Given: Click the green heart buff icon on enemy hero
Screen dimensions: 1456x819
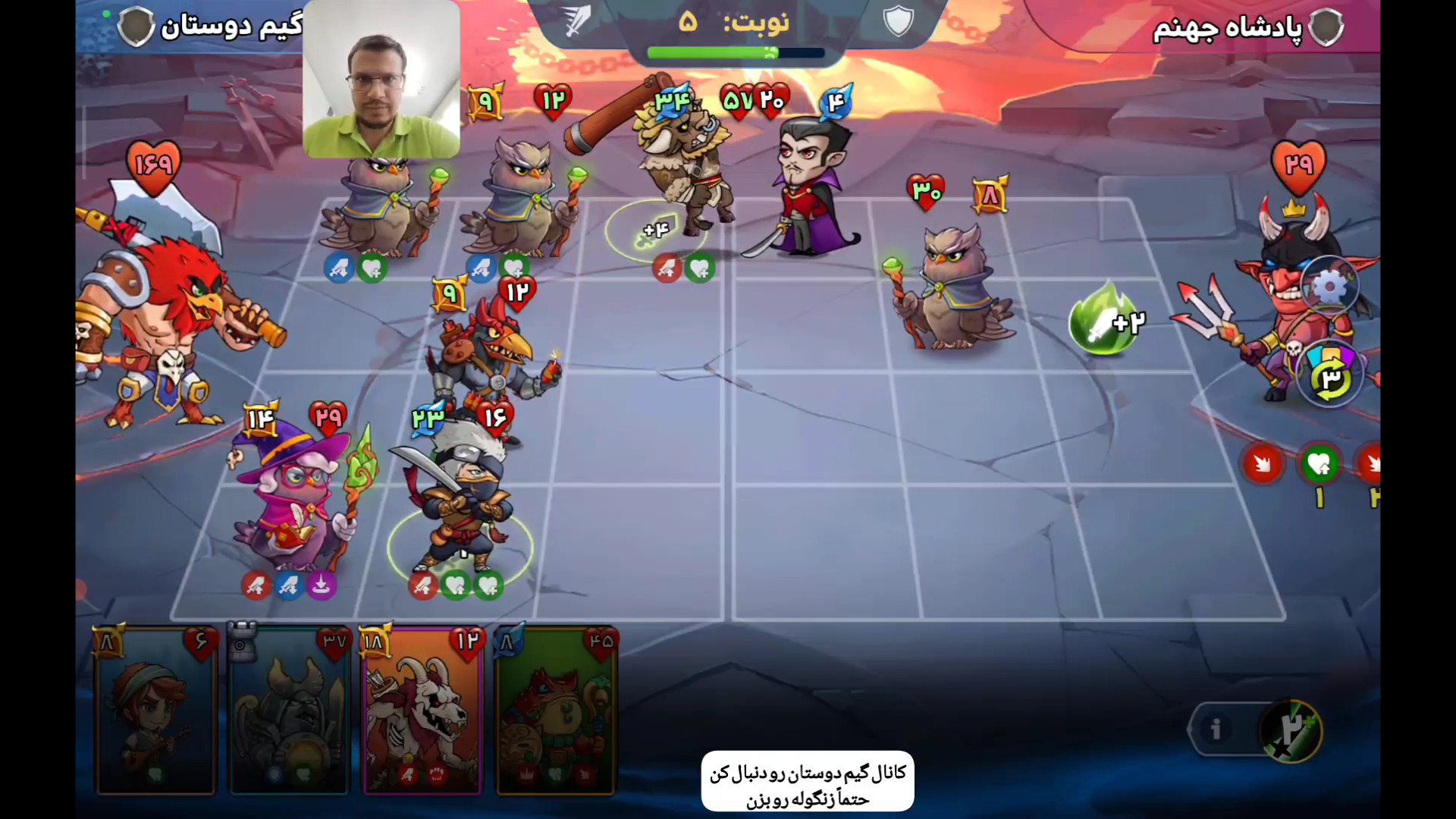Looking at the screenshot, I should click(x=1319, y=463).
